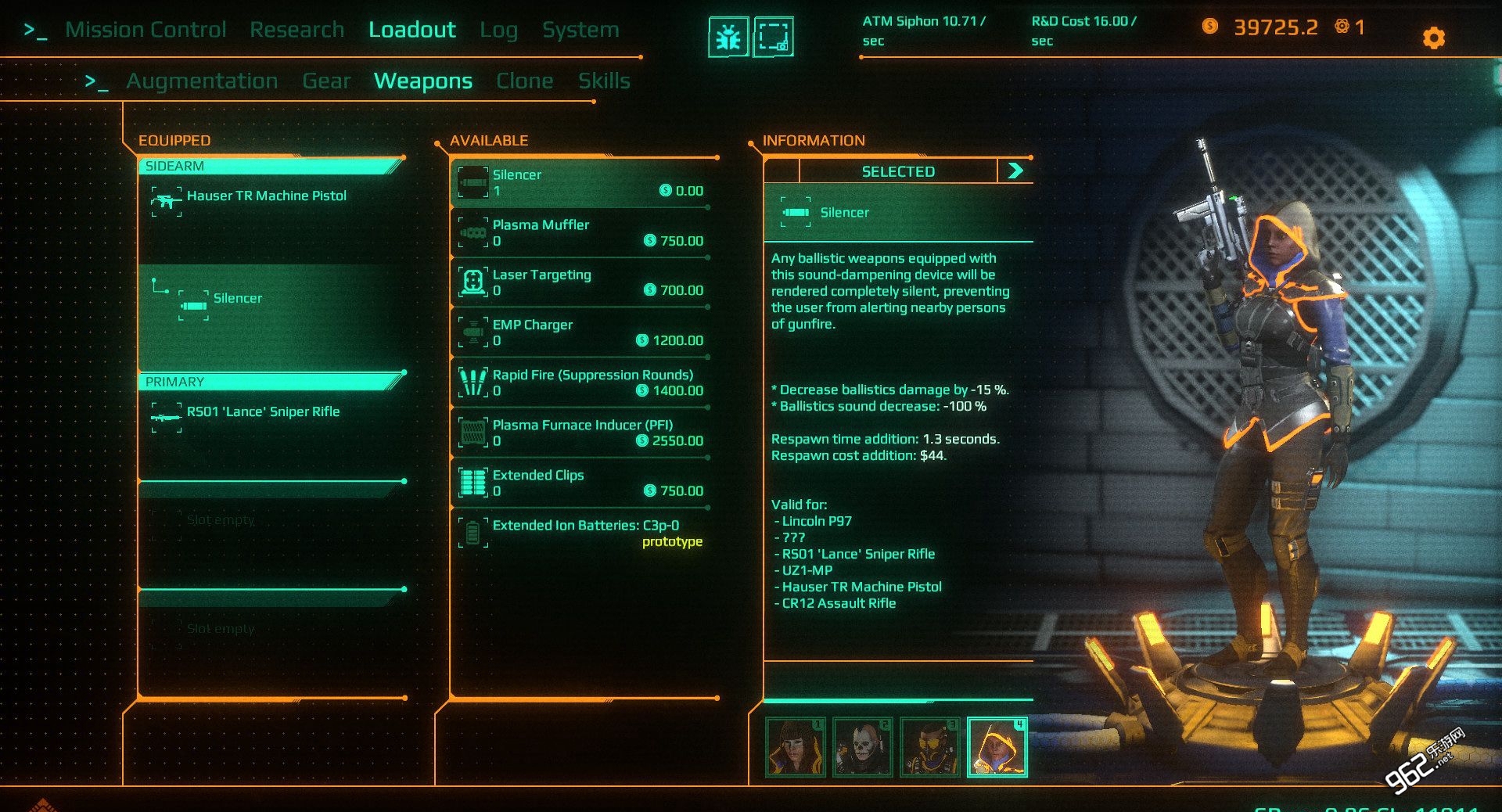Click the screenshot frame icon button

click(x=773, y=37)
